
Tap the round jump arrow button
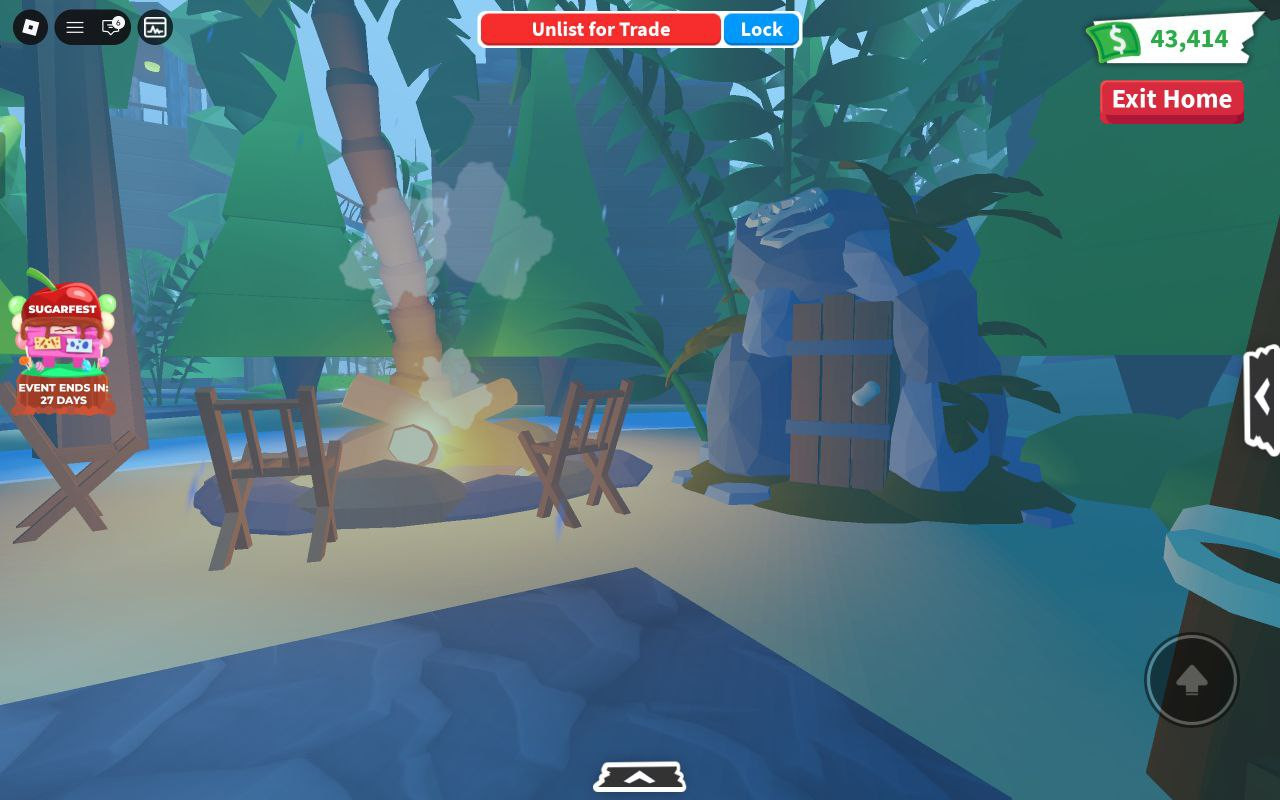click(1191, 681)
